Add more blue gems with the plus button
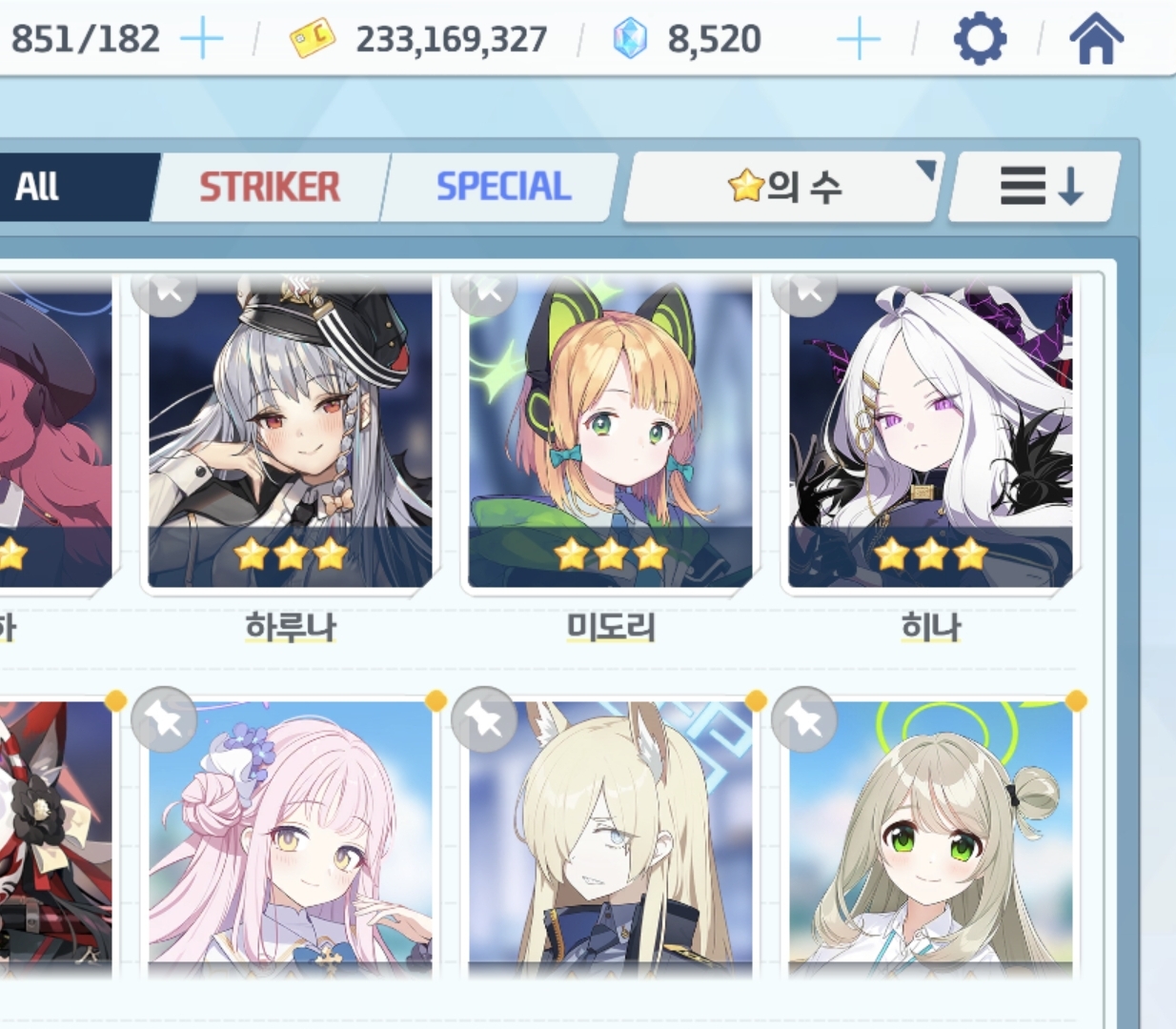The height and width of the screenshot is (1029, 1176). pyautogui.click(x=858, y=40)
